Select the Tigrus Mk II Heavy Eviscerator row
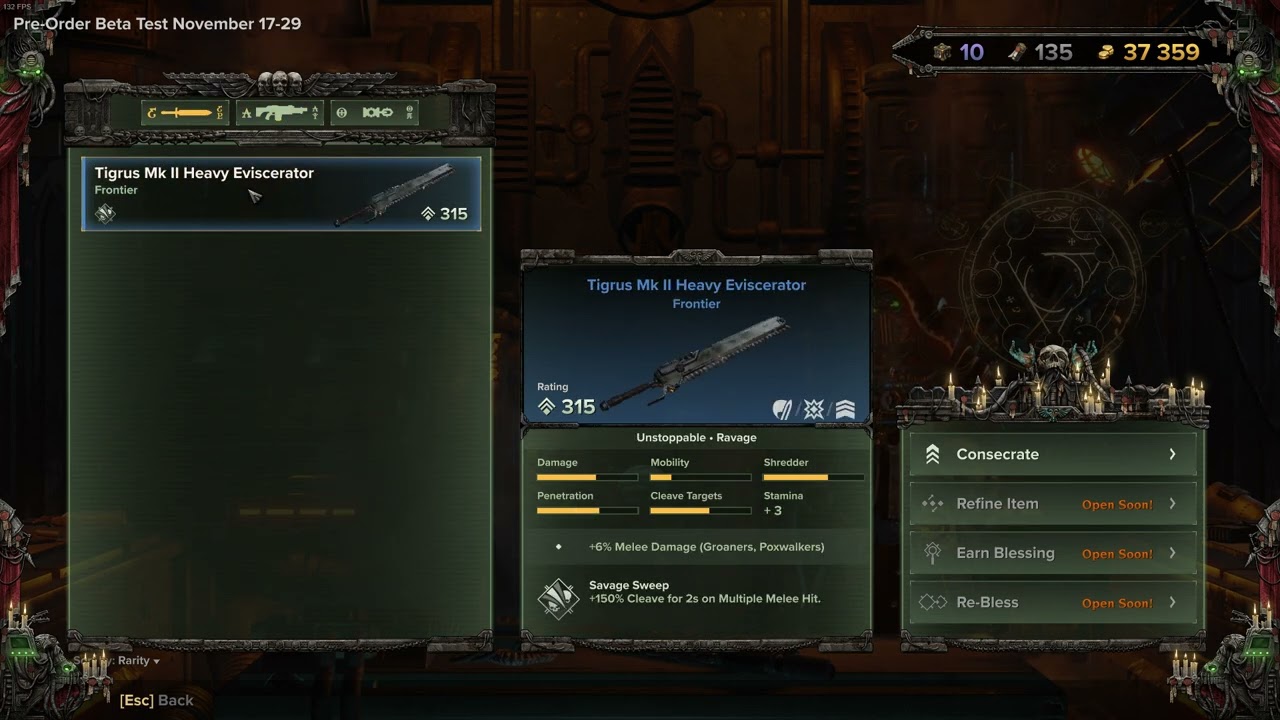Screen dimensions: 1280x720 coord(281,193)
